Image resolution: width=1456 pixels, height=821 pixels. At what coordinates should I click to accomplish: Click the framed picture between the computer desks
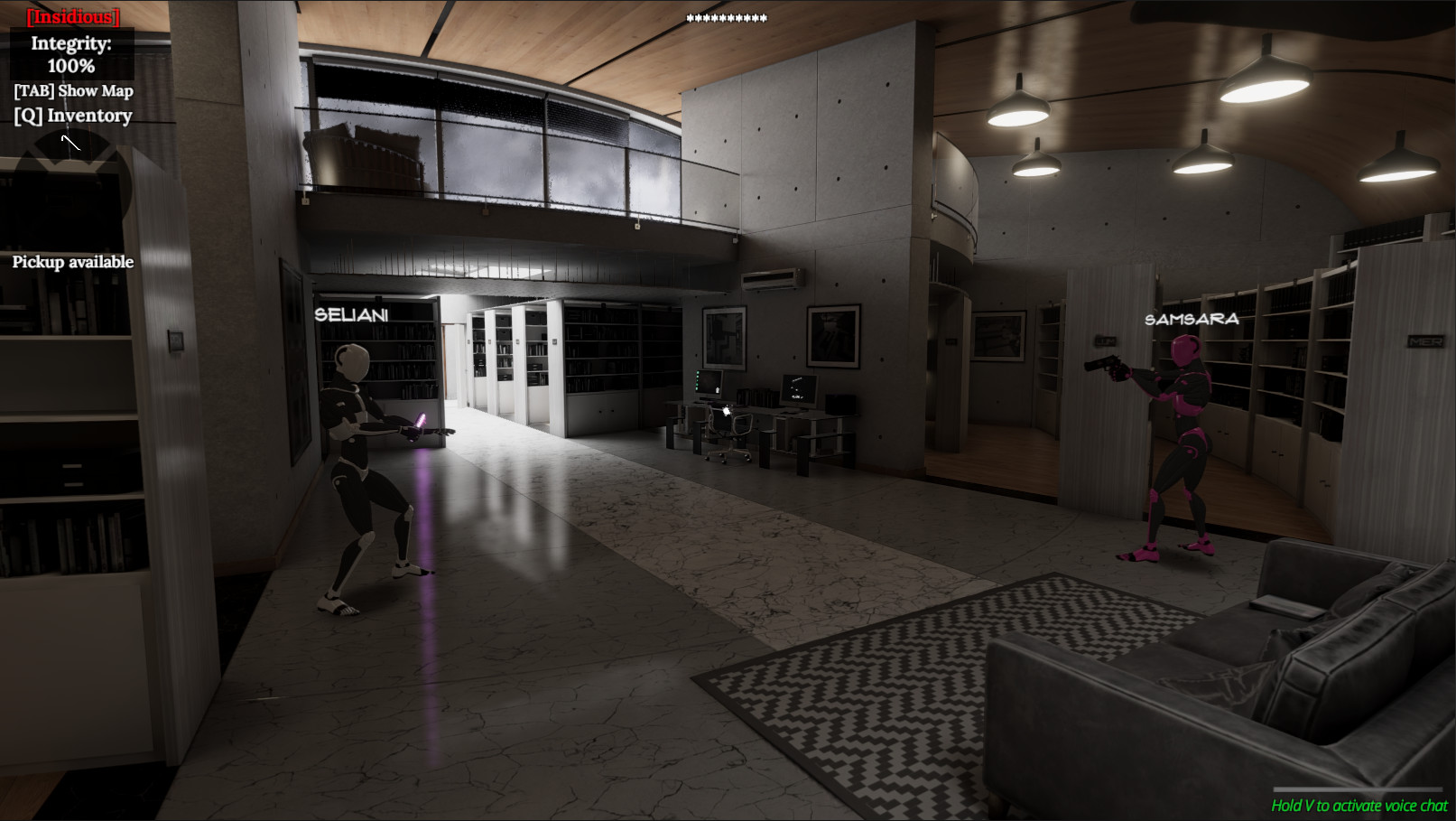pyautogui.click(x=834, y=334)
